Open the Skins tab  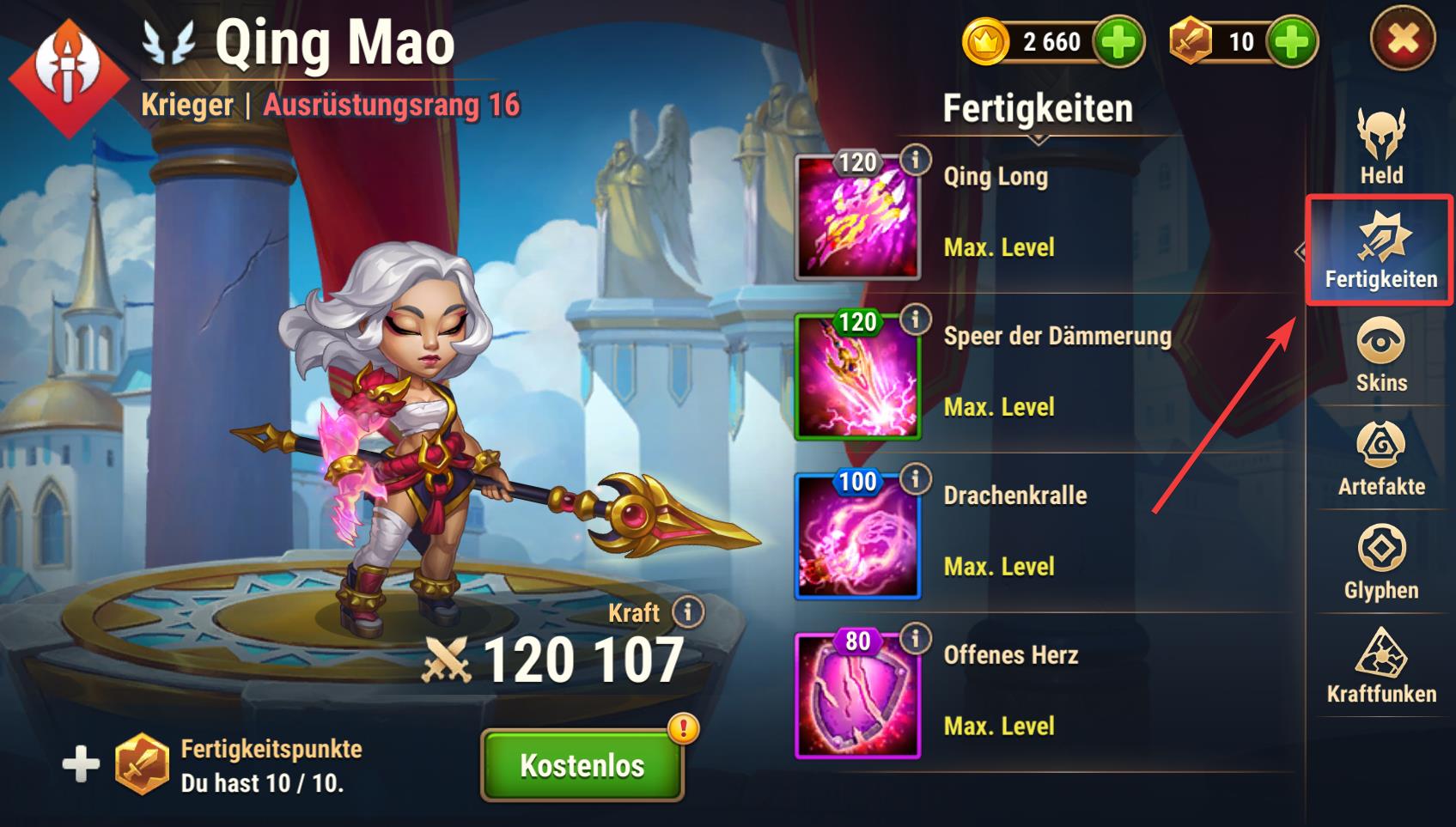point(1380,356)
